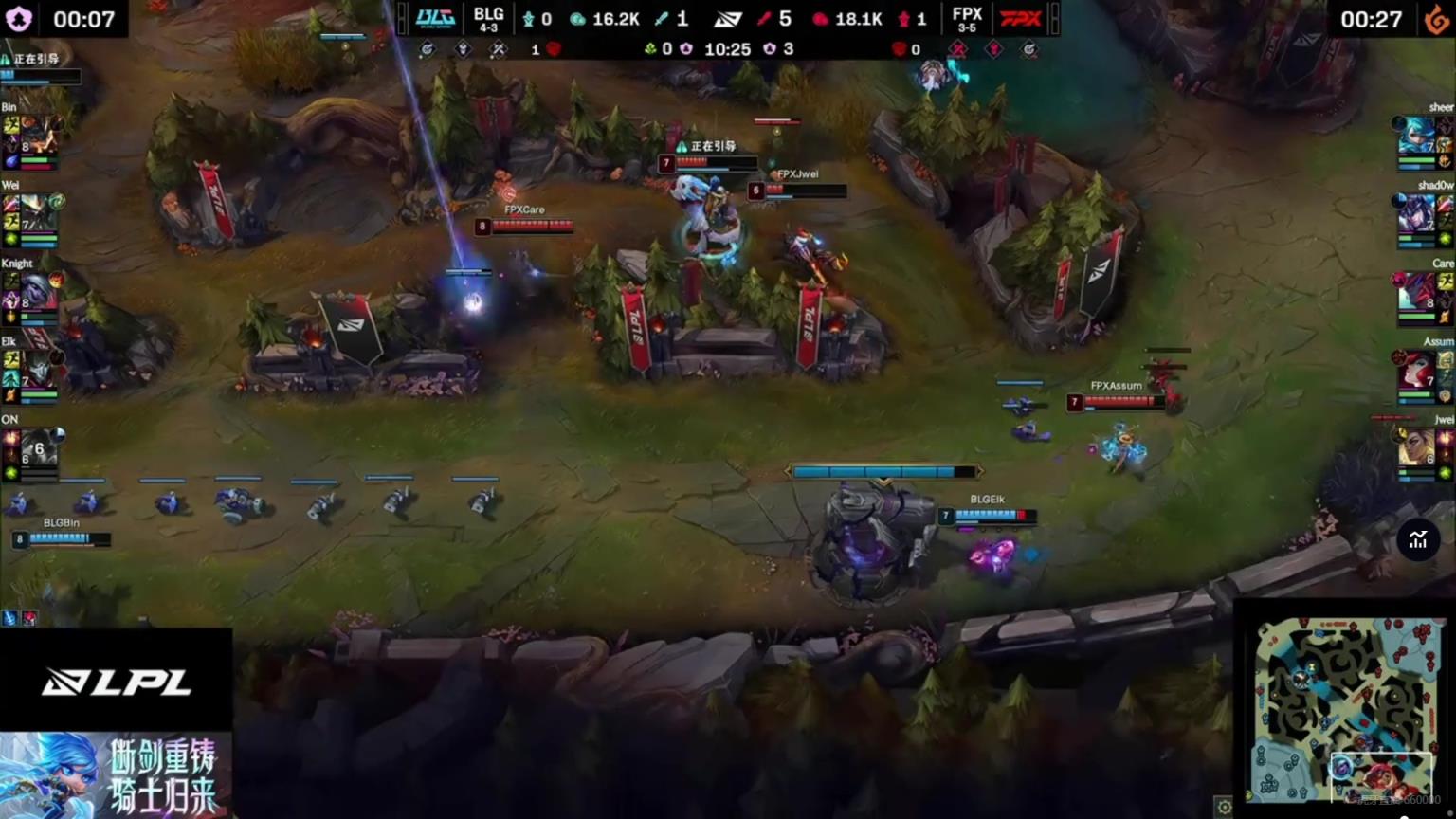Select Bin's champion portrait
Screen dimensions: 1456x819
coord(38,136)
